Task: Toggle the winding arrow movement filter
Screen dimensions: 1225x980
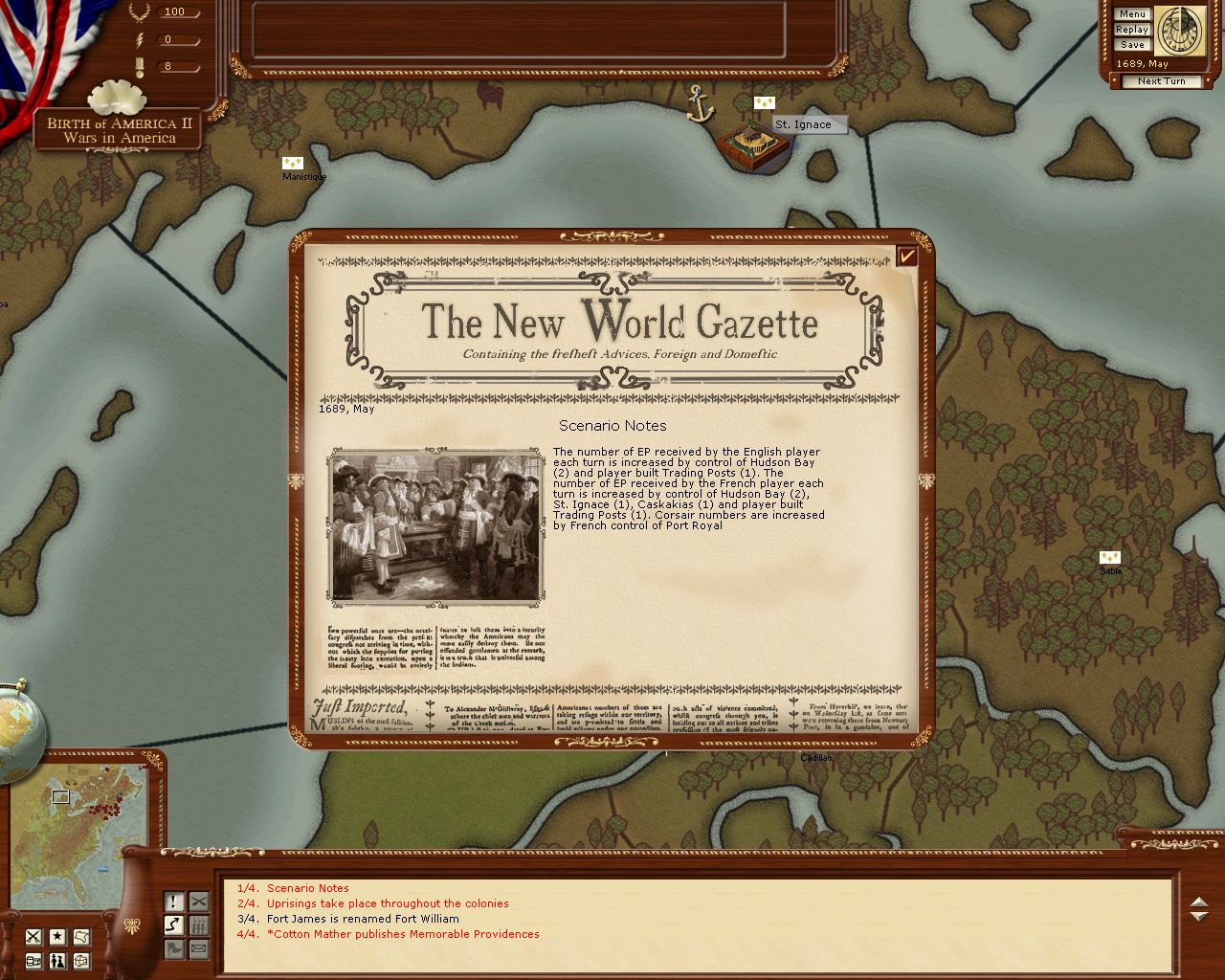Action: tap(173, 925)
